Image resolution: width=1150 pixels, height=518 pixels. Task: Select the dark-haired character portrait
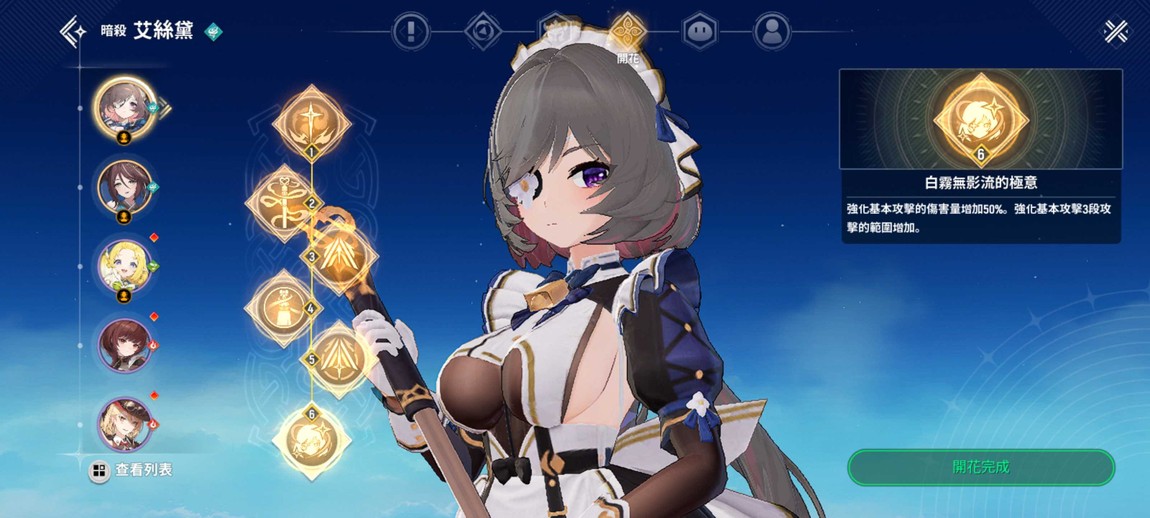coord(124,187)
